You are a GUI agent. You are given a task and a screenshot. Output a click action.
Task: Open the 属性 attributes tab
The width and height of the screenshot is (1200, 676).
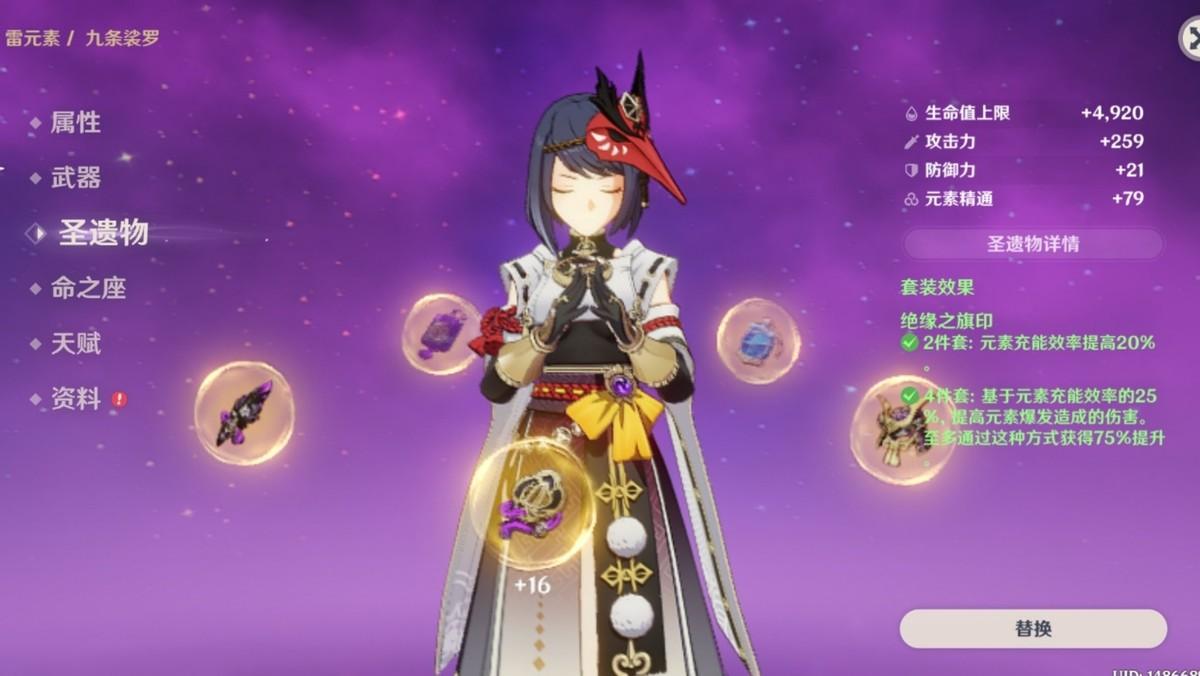(x=76, y=123)
